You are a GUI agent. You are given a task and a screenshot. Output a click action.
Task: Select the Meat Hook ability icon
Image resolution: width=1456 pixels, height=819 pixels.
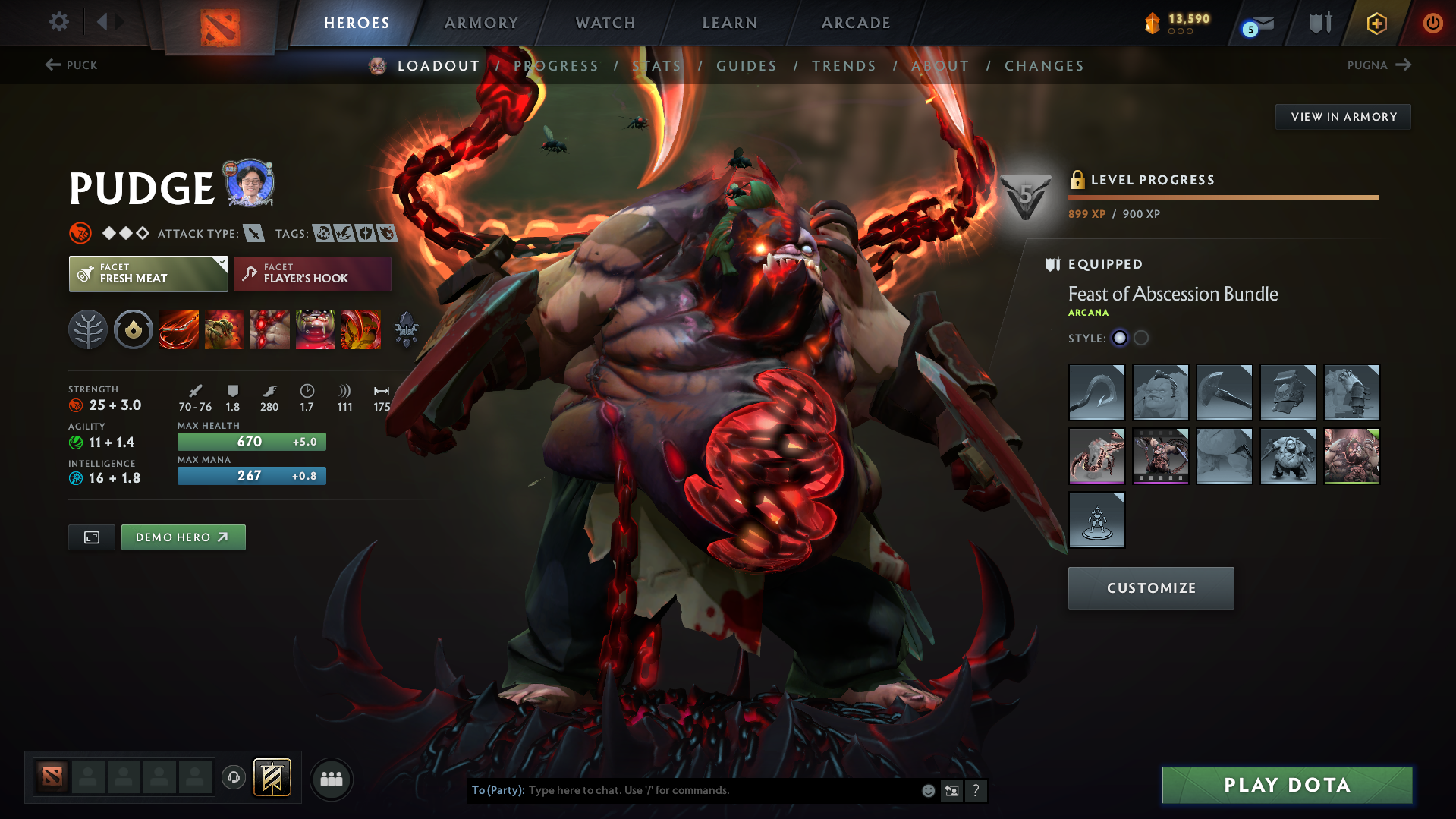(x=179, y=329)
